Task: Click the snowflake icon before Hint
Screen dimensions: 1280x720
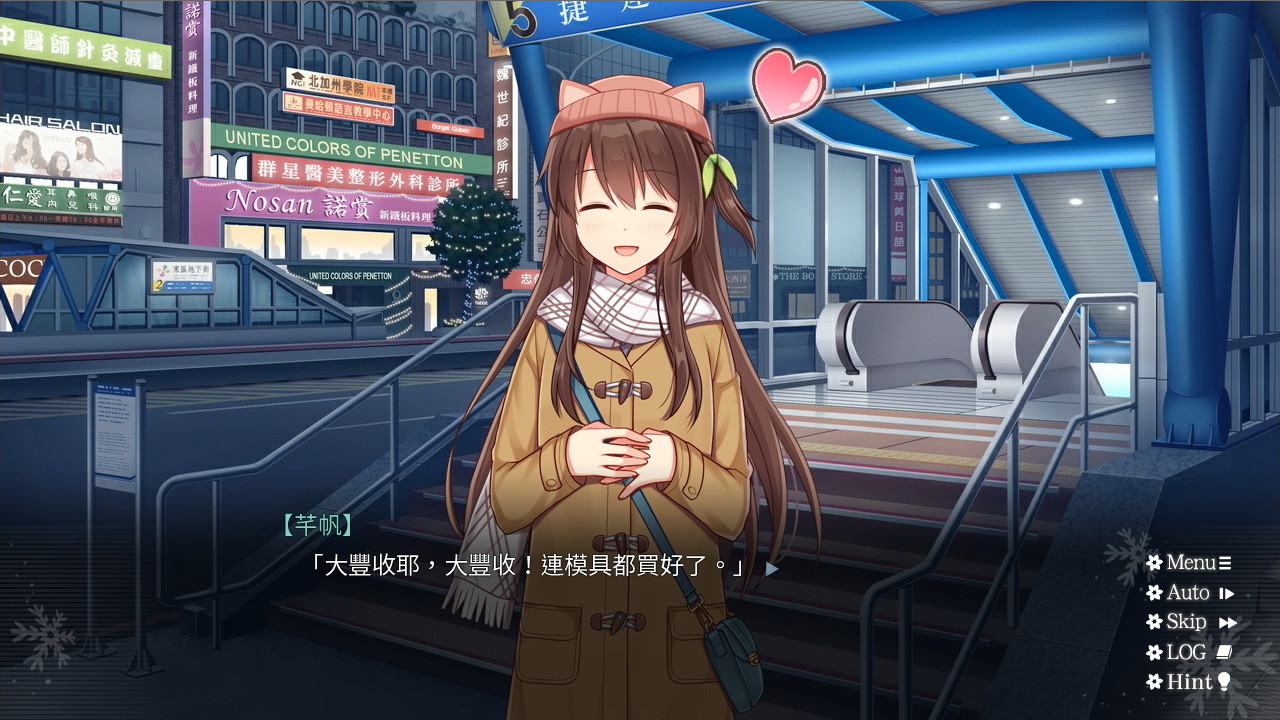Action: tap(1155, 682)
